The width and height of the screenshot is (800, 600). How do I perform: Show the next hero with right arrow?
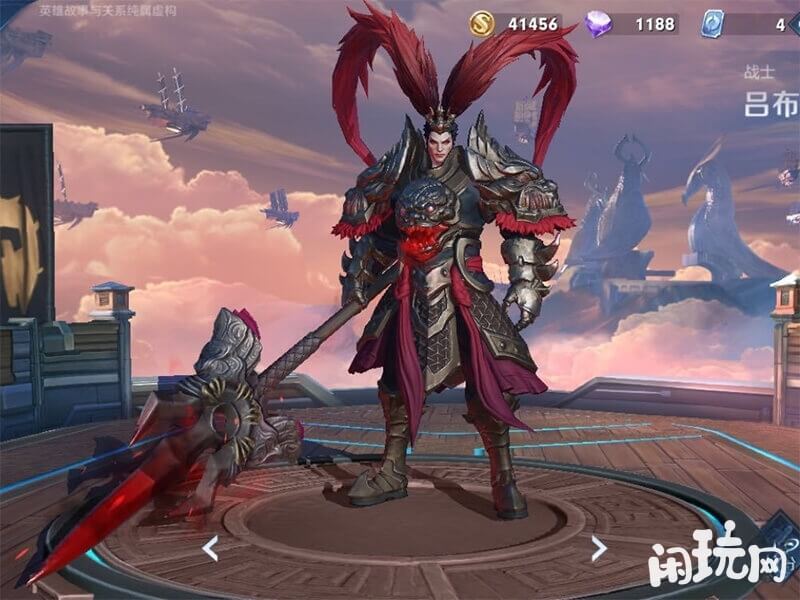[598, 547]
